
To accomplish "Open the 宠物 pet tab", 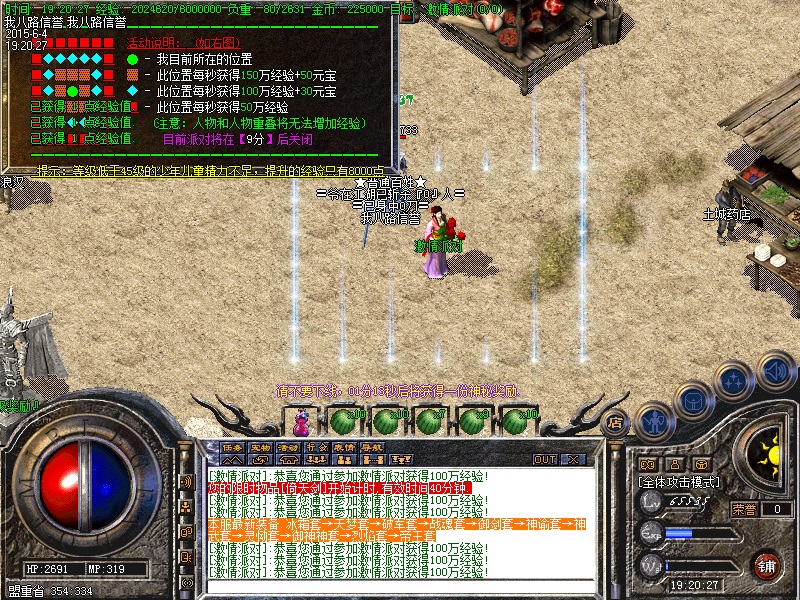I will pyautogui.click(x=261, y=447).
